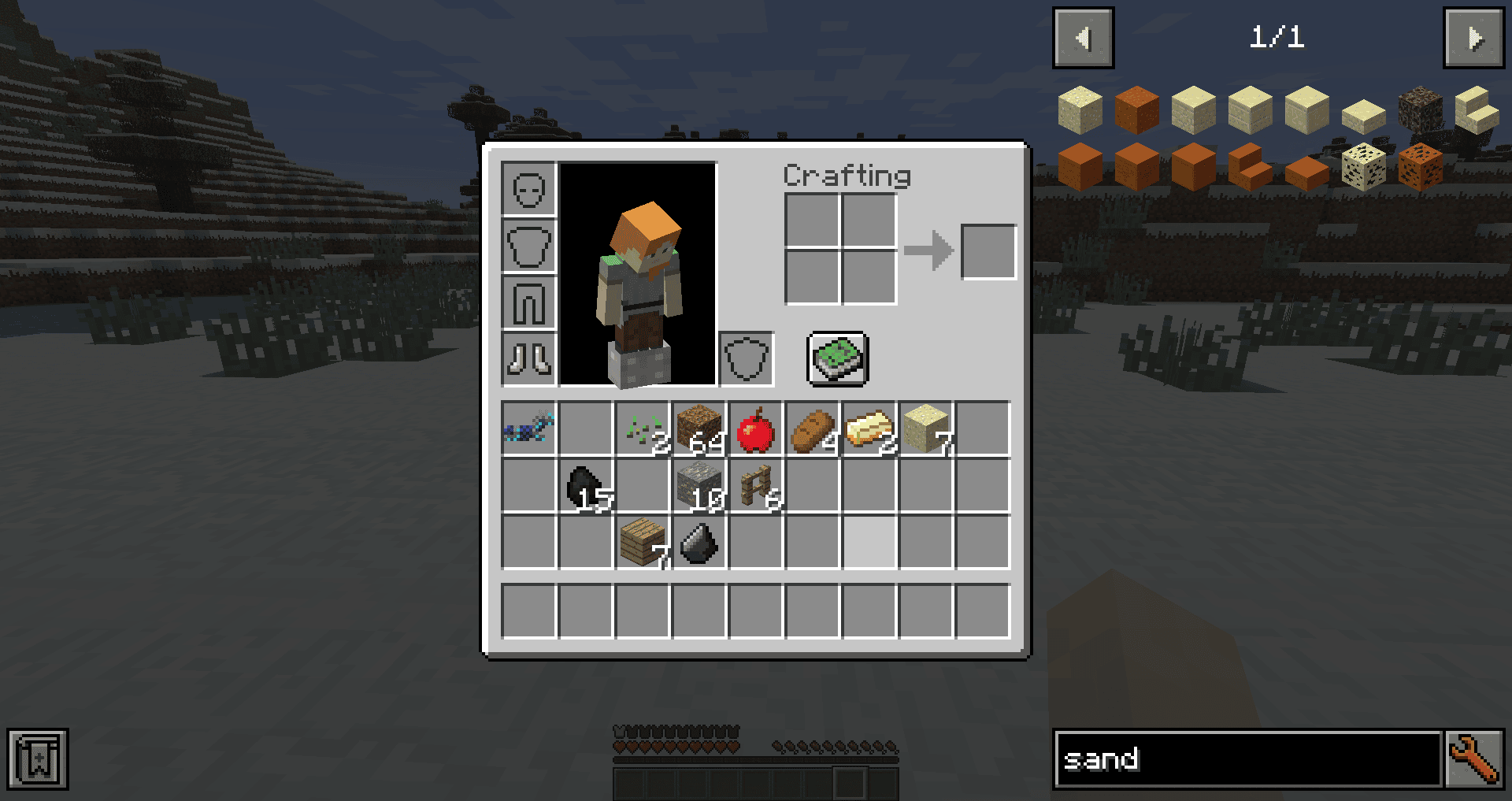Select the oak planks stack
Viewport: 1512px width, 801px height.
coord(642,543)
